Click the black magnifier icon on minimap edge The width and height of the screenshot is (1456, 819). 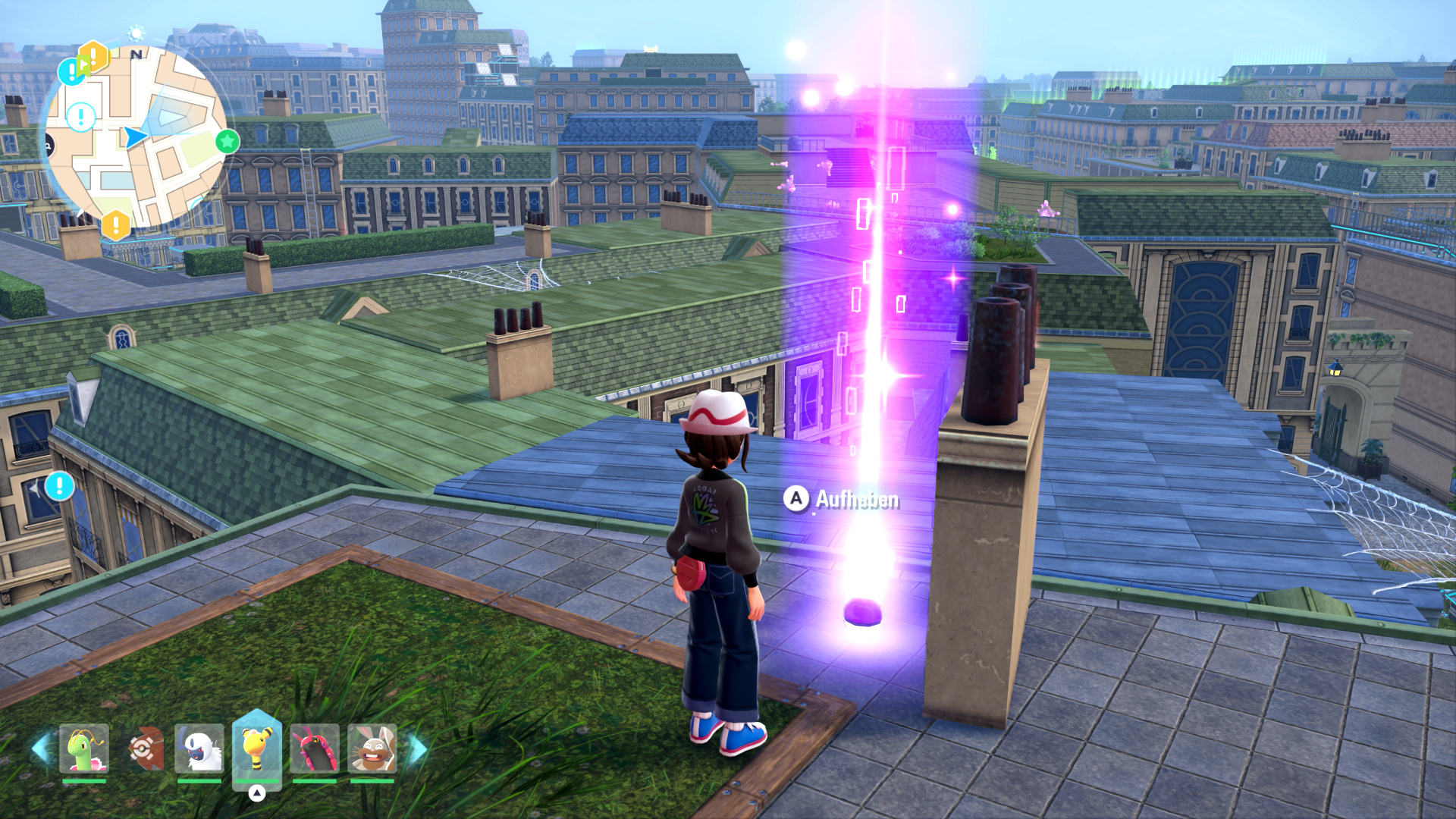coord(48,146)
